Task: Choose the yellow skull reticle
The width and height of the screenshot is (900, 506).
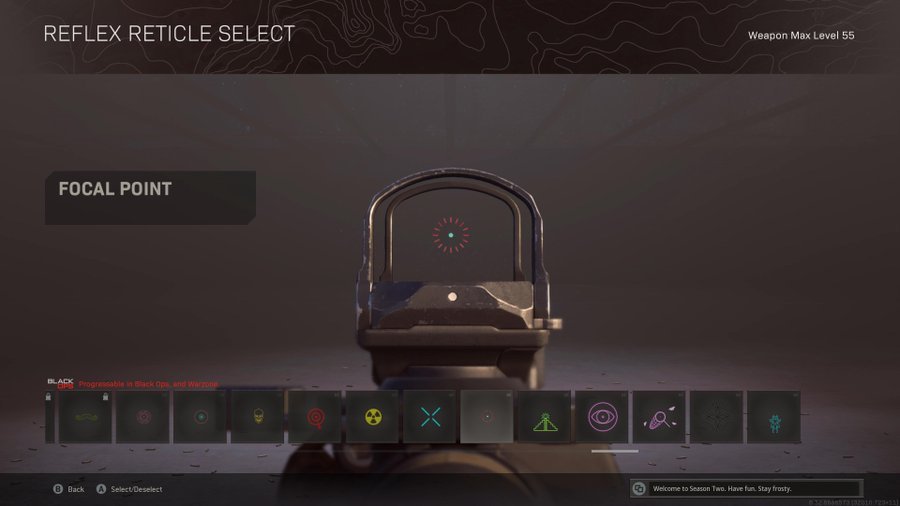Action: [x=257, y=416]
